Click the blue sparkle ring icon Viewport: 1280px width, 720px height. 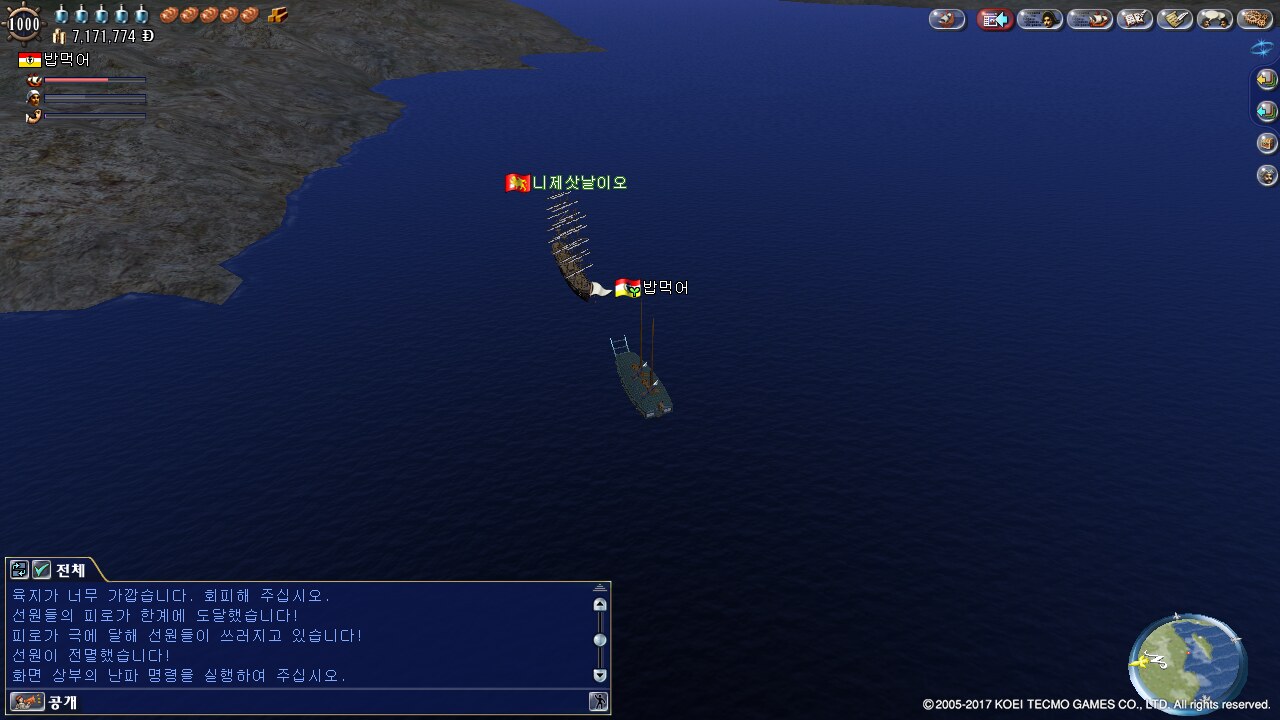pos(1262,47)
